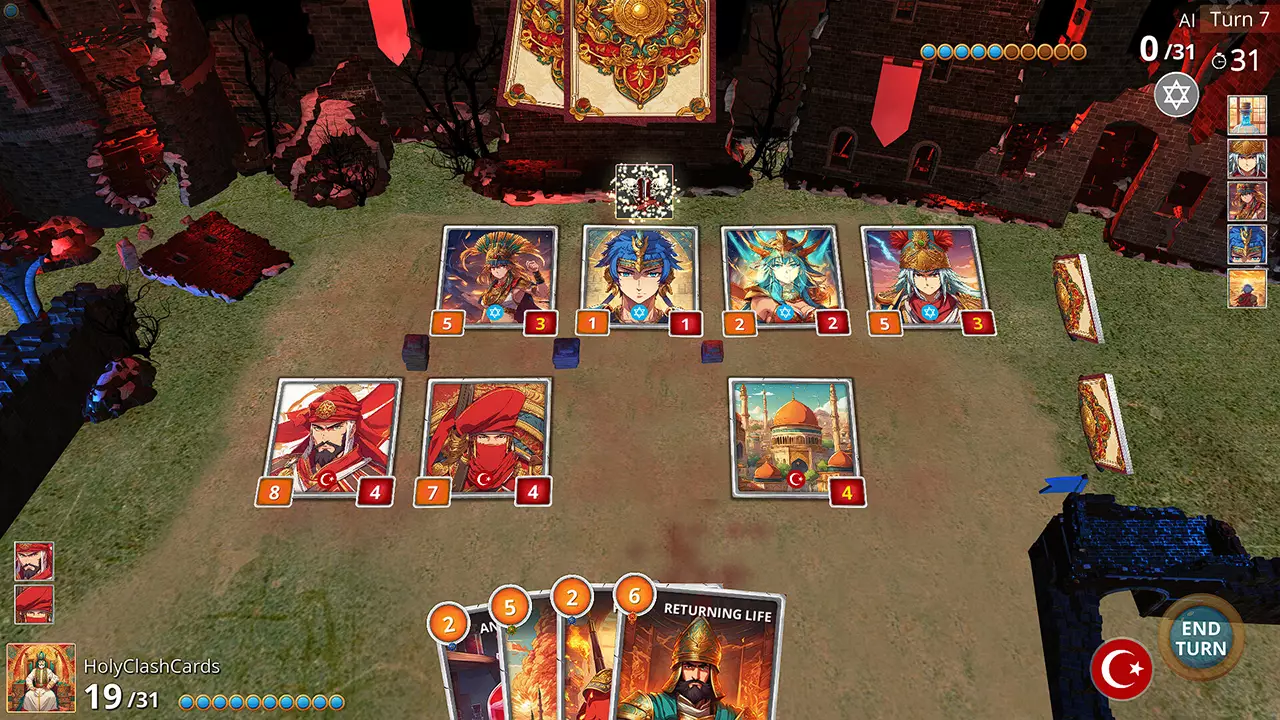Click the AI's Star of David faction emblem
1280x720 pixels.
(x=1176, y=95)
